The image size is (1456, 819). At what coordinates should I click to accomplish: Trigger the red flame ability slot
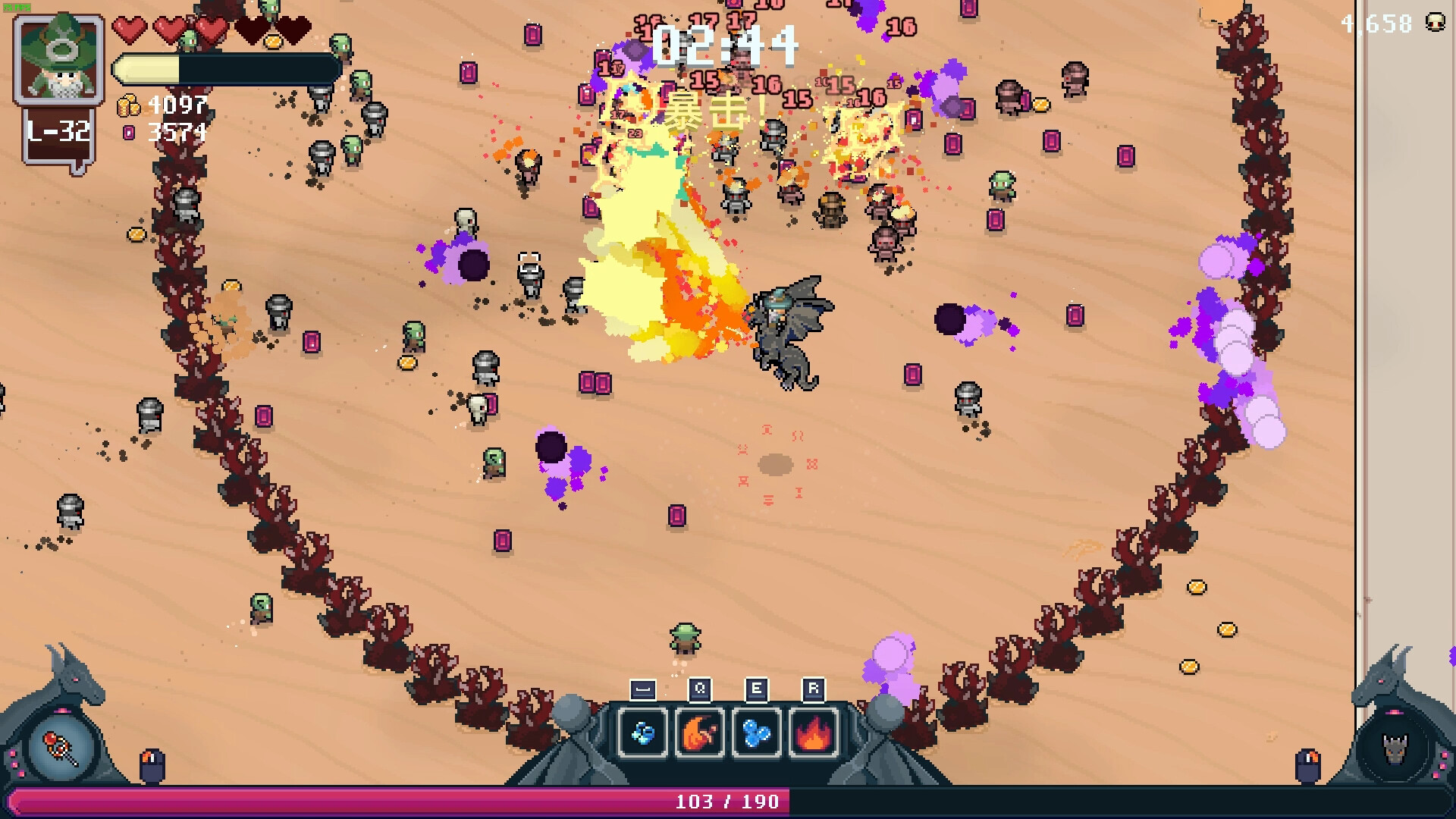pos(813,733)
